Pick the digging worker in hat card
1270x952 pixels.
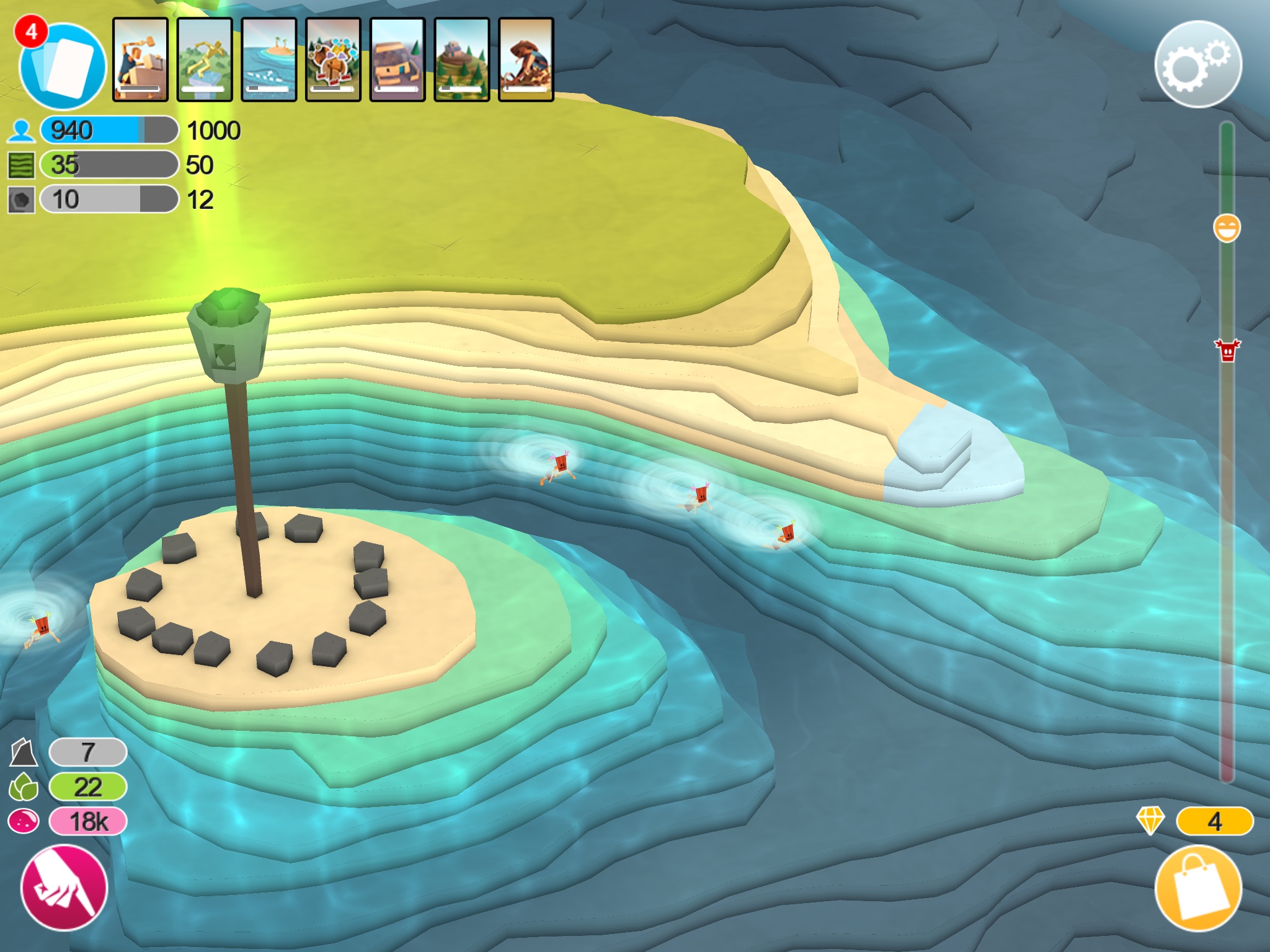coord(526,59)
